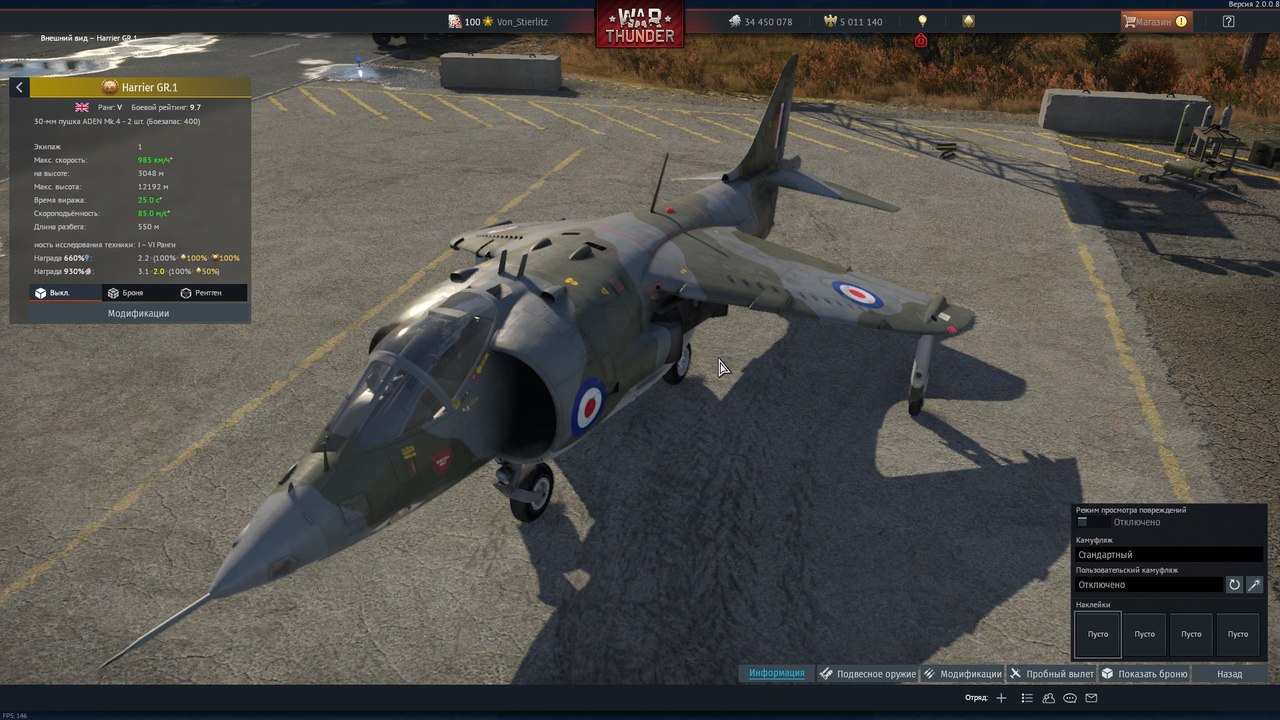Viewport: 1280px width, 720px height.
Task: Add a squad member with the plus icon
Action: pyautogui.click(x=1001, y=698)
